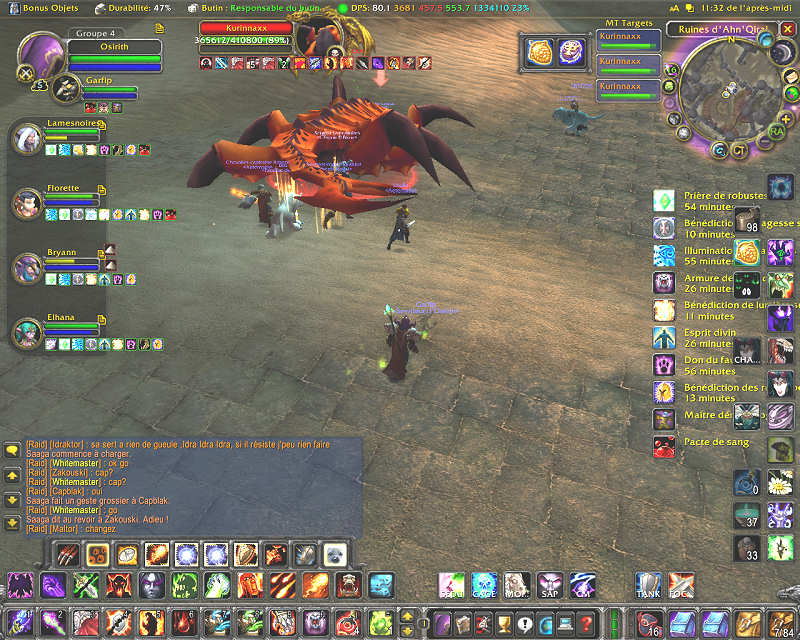The image size is (800, 640).
Task: Click the green RA minimap button
Action: 777,130
